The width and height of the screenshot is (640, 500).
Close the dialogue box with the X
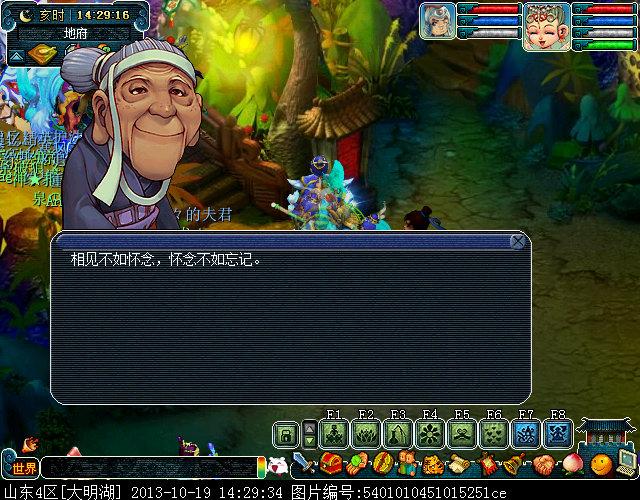518,241
